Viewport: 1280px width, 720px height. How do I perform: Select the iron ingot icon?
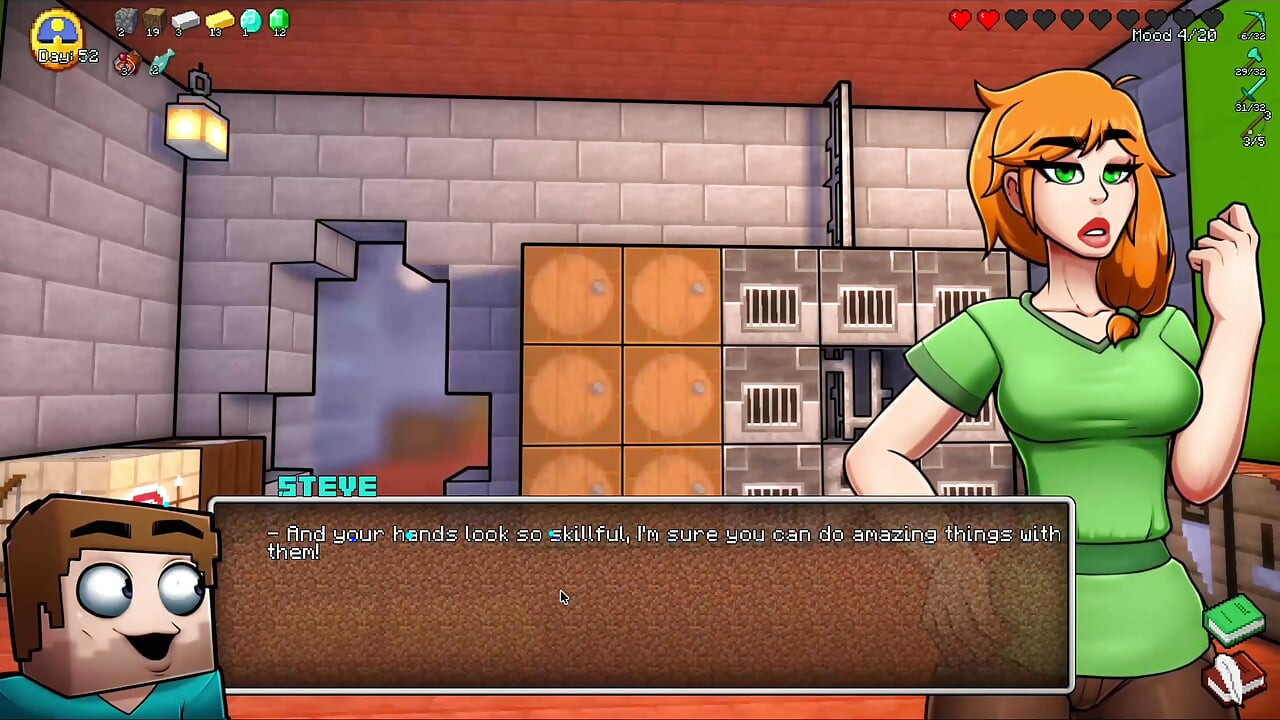(x=184, y=19)
